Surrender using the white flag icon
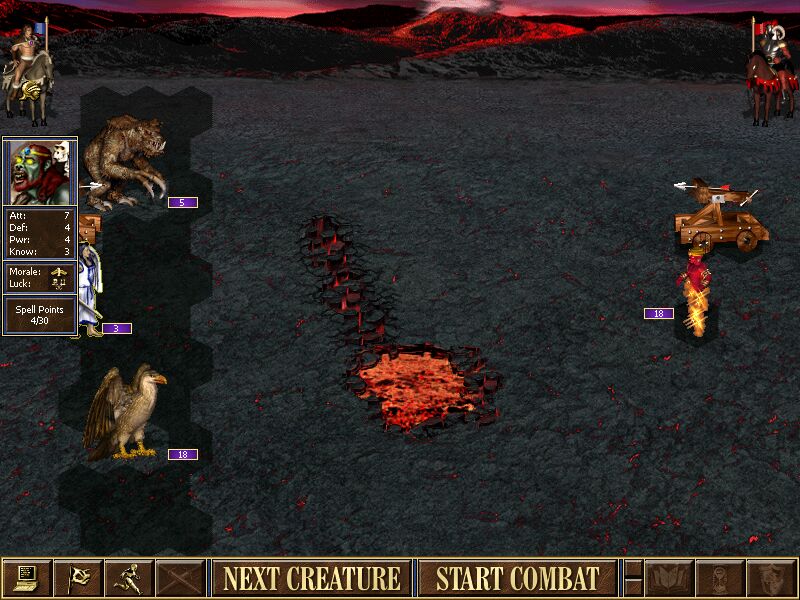Image resolution: width=800 pixels, height=600 pixels. (x=77, y=578)
